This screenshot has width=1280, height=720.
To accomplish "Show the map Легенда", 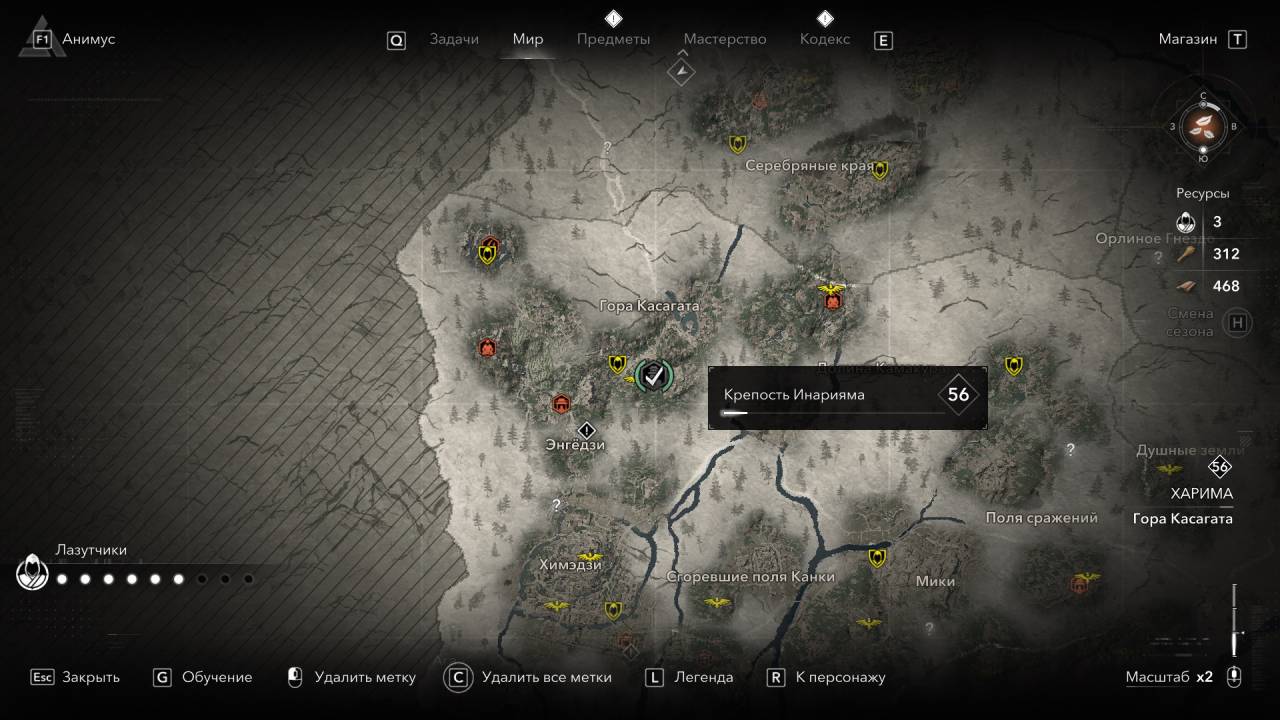I will (x=690, y=677).
